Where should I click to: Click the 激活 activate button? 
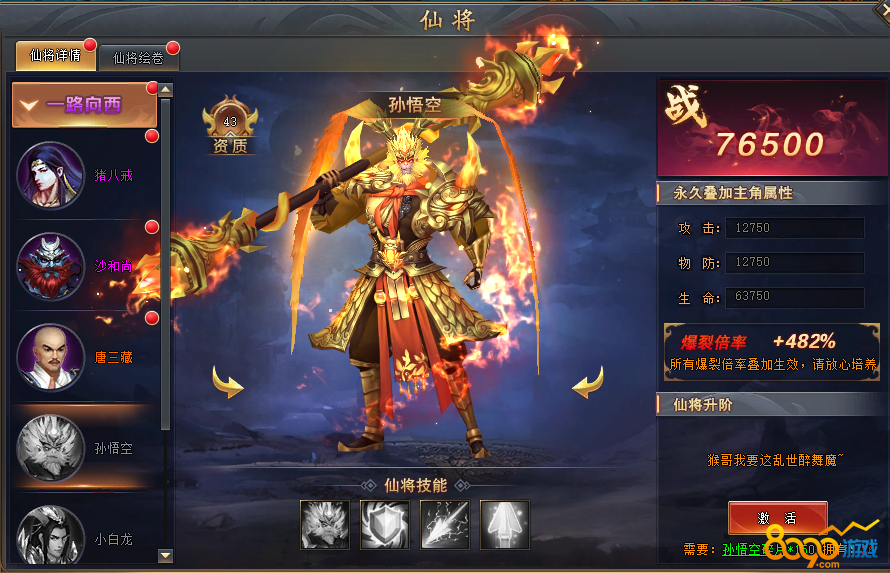[777, 517]
